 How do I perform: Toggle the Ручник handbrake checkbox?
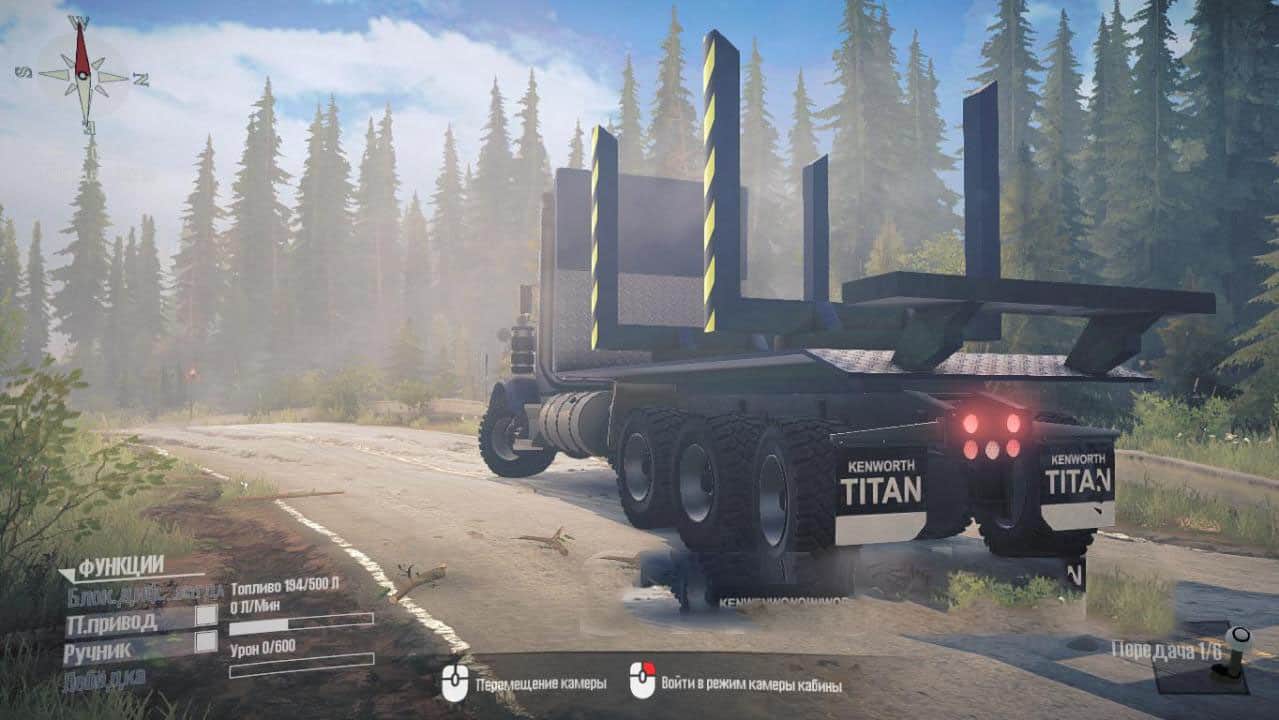206,642
